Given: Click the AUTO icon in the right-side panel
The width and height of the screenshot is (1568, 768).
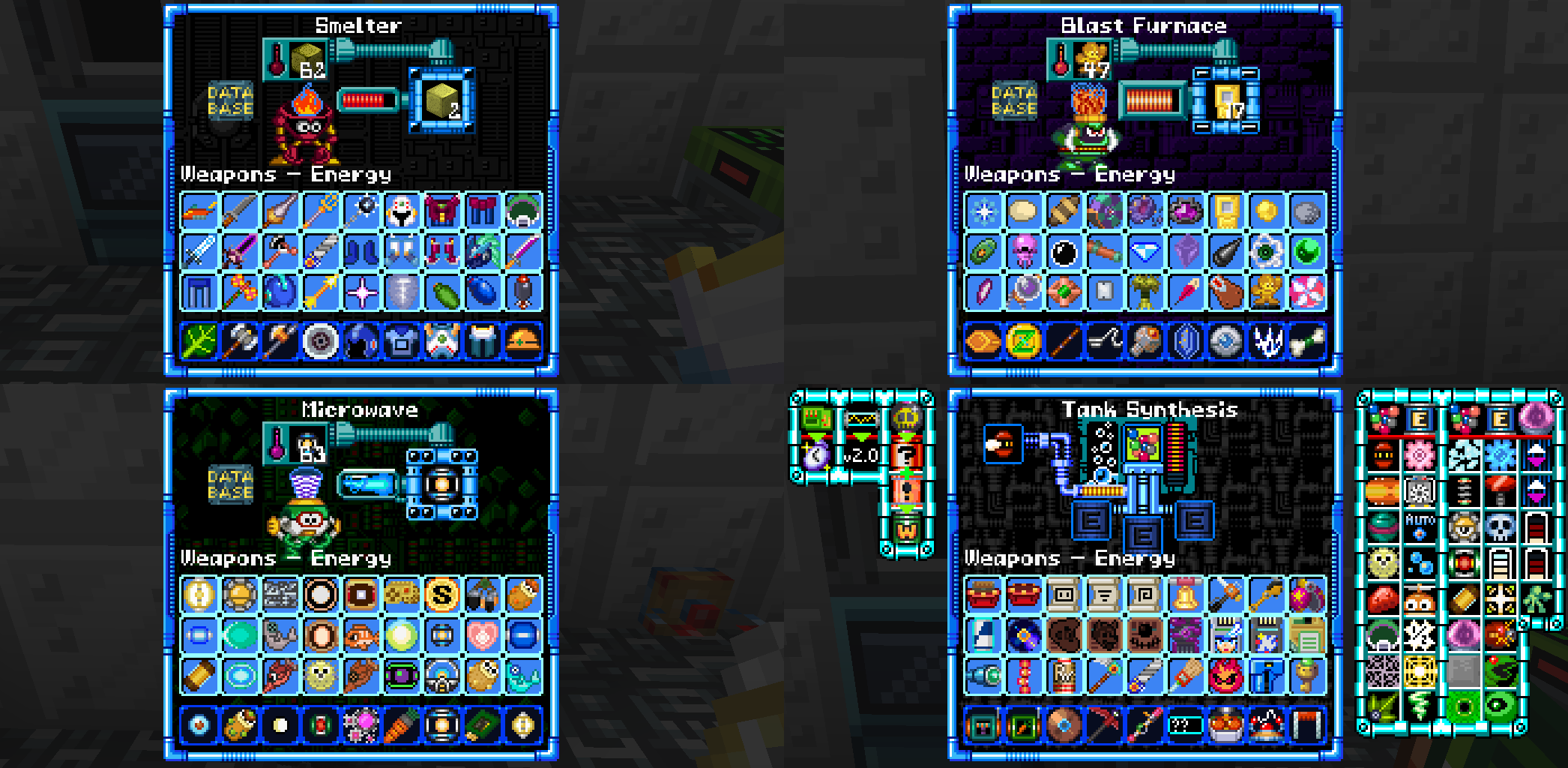Looking at the screenshot, I should pyautogui.click(x=1420, y=525).
